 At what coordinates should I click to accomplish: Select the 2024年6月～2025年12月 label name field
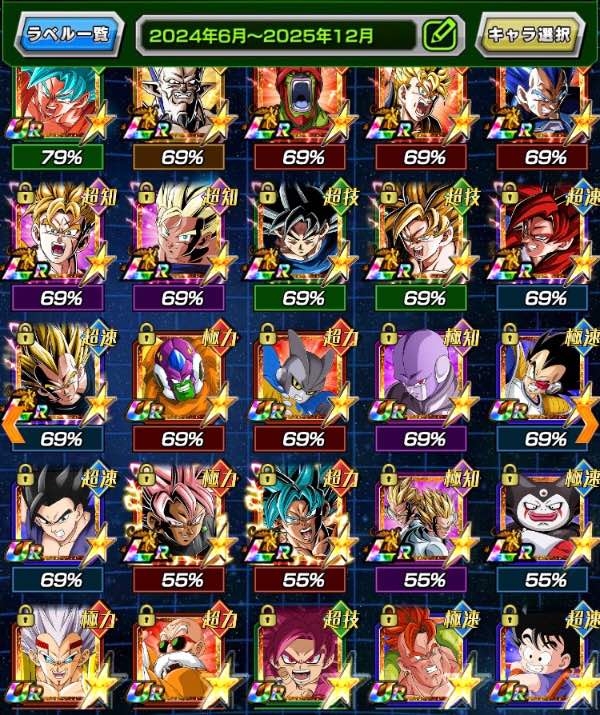coord(280,35)
